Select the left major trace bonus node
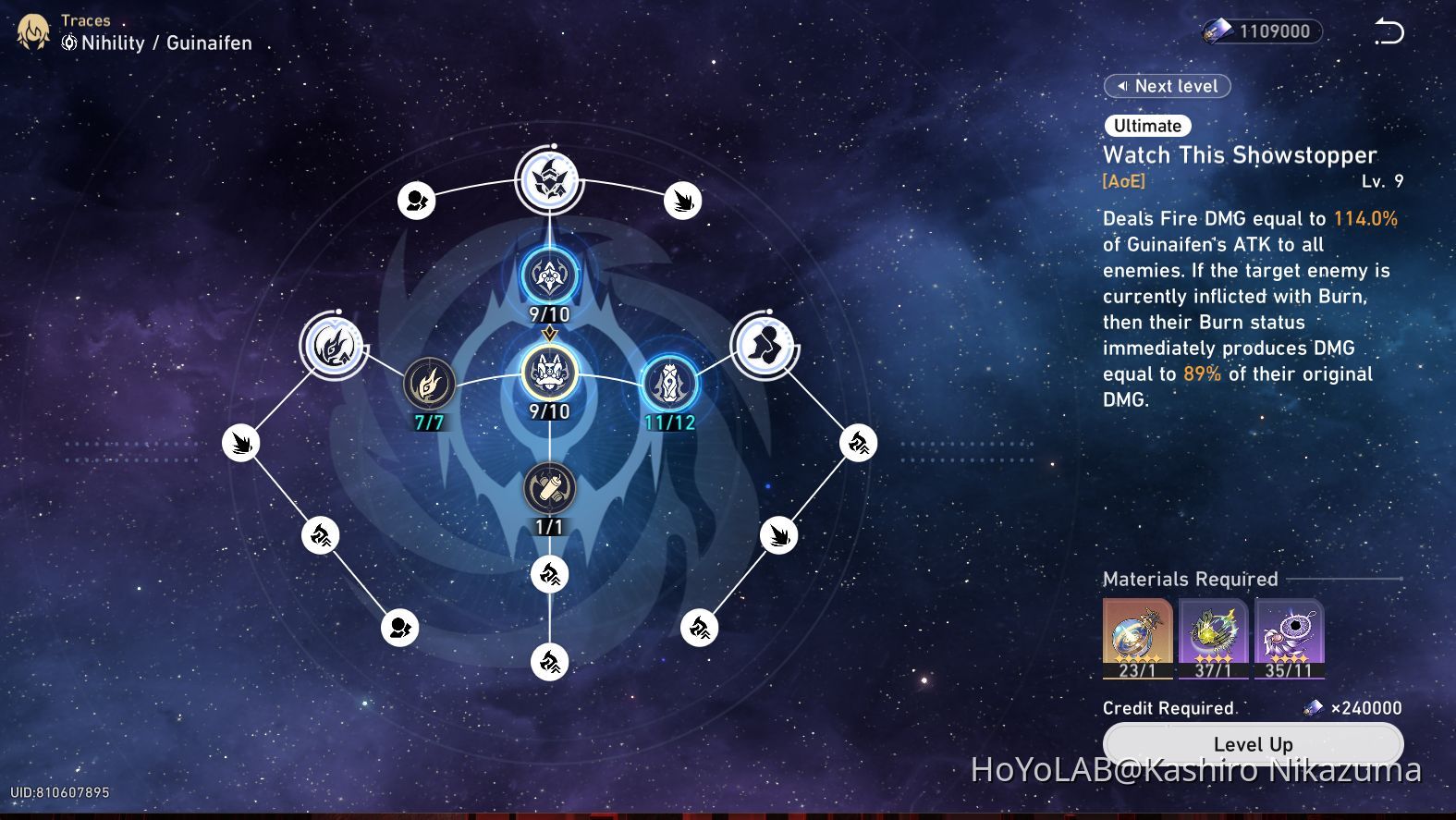 tap(333, 346)
